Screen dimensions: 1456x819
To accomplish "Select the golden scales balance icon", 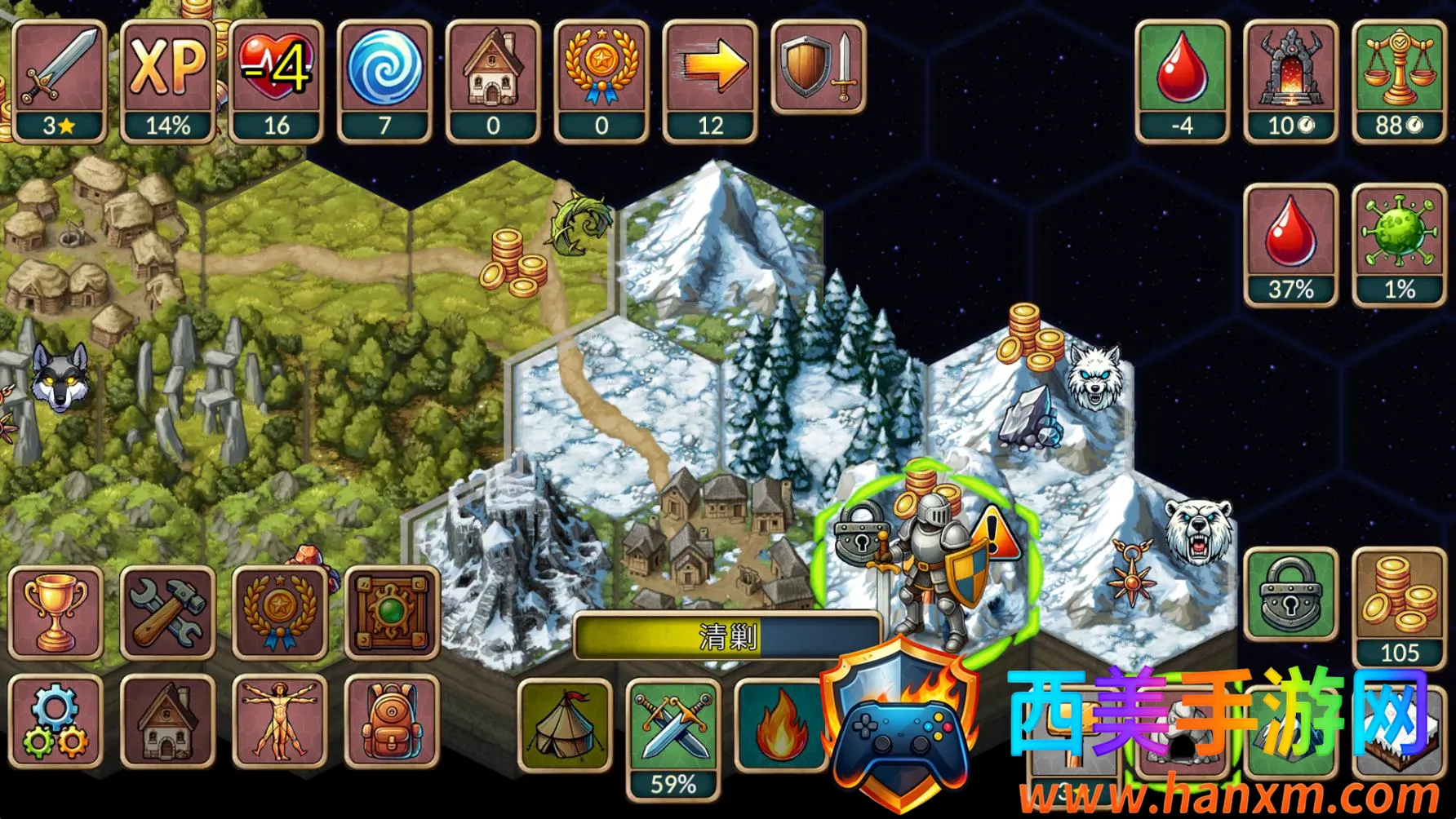I will pyautogui.click(x=1399, y=80).
